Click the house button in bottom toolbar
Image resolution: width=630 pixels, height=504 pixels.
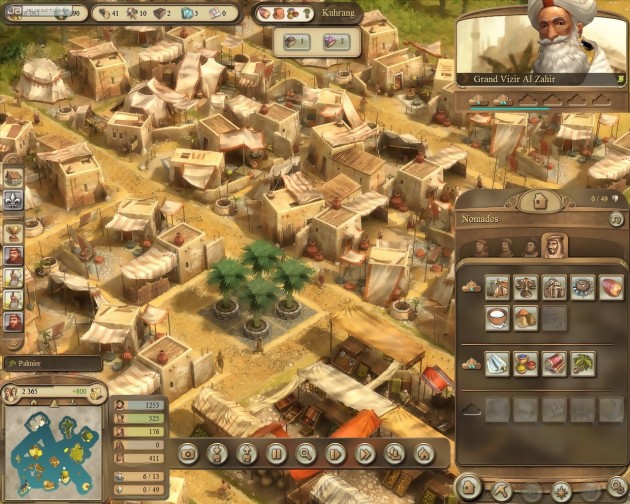424,453
